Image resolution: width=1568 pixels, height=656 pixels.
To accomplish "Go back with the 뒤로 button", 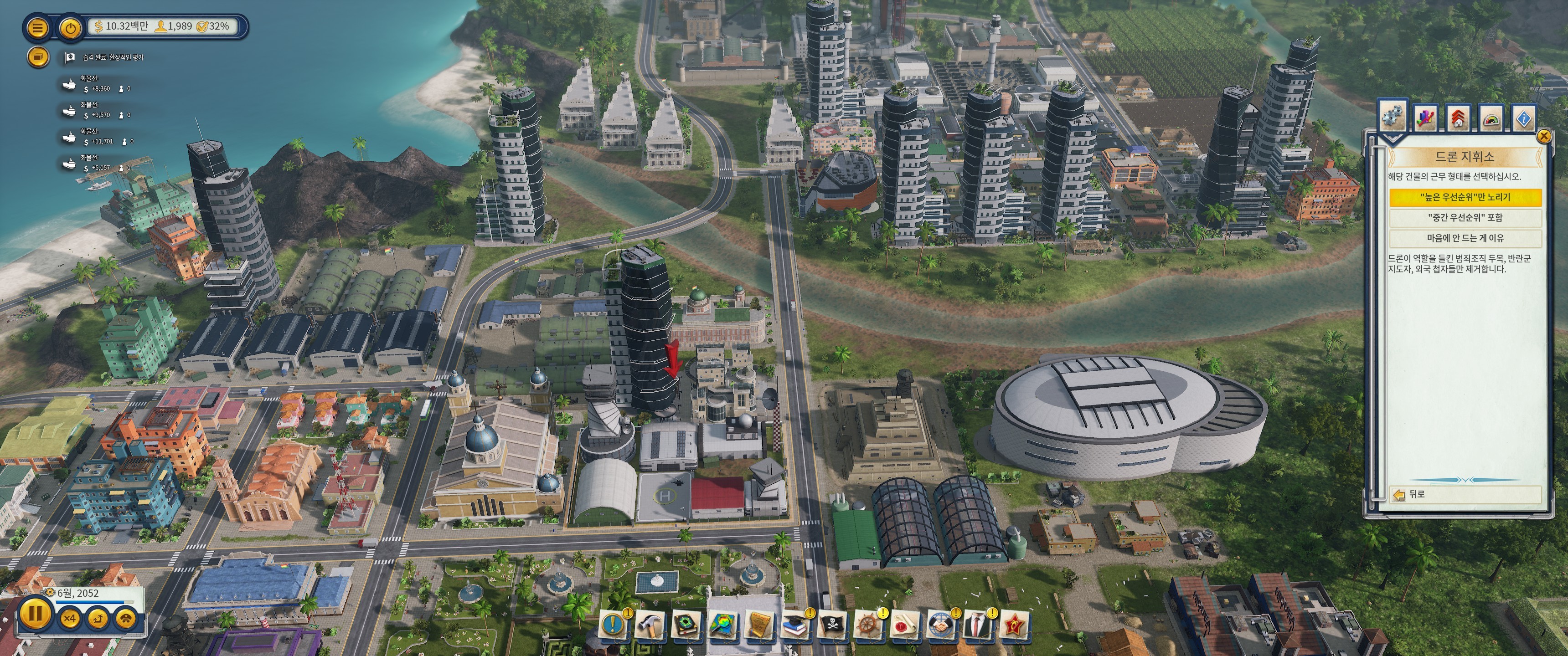I will click(1410, 494).
